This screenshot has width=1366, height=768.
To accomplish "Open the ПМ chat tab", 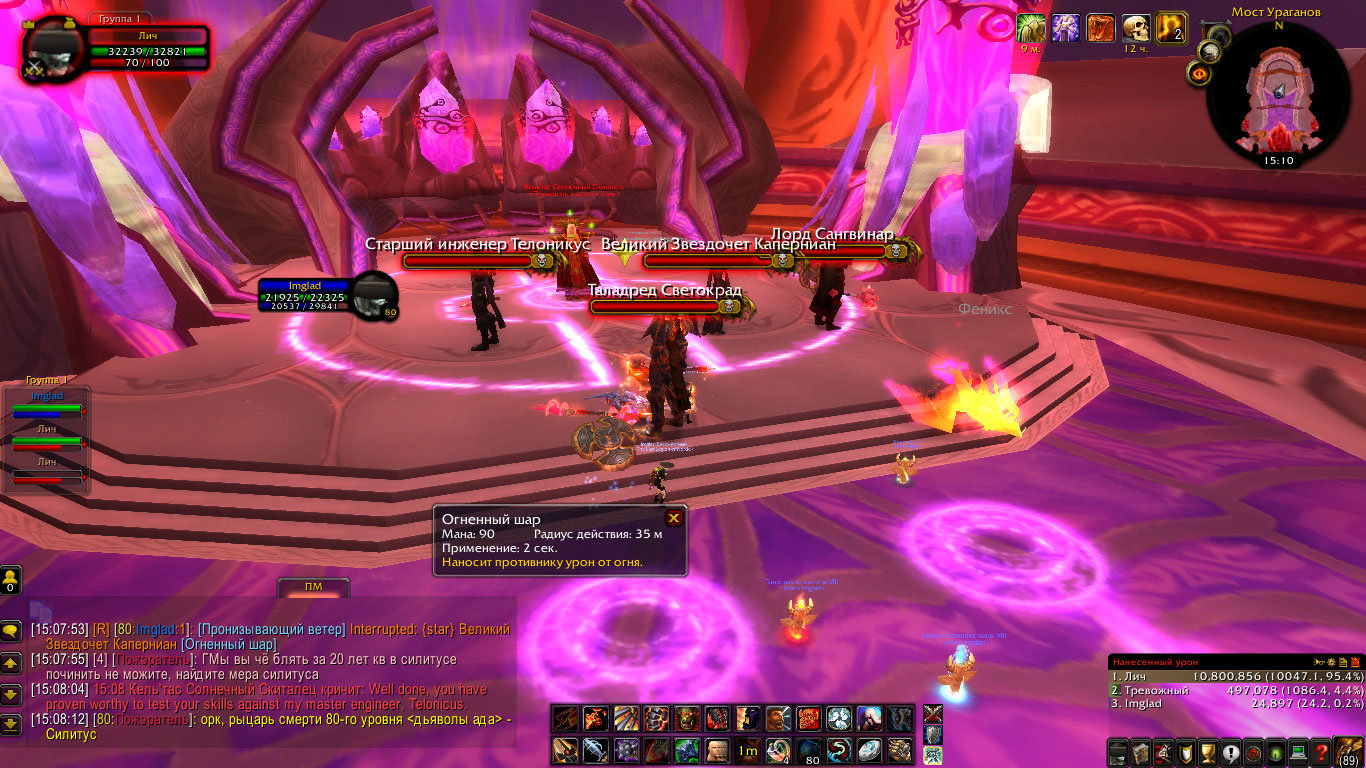I will click(314, 587).
